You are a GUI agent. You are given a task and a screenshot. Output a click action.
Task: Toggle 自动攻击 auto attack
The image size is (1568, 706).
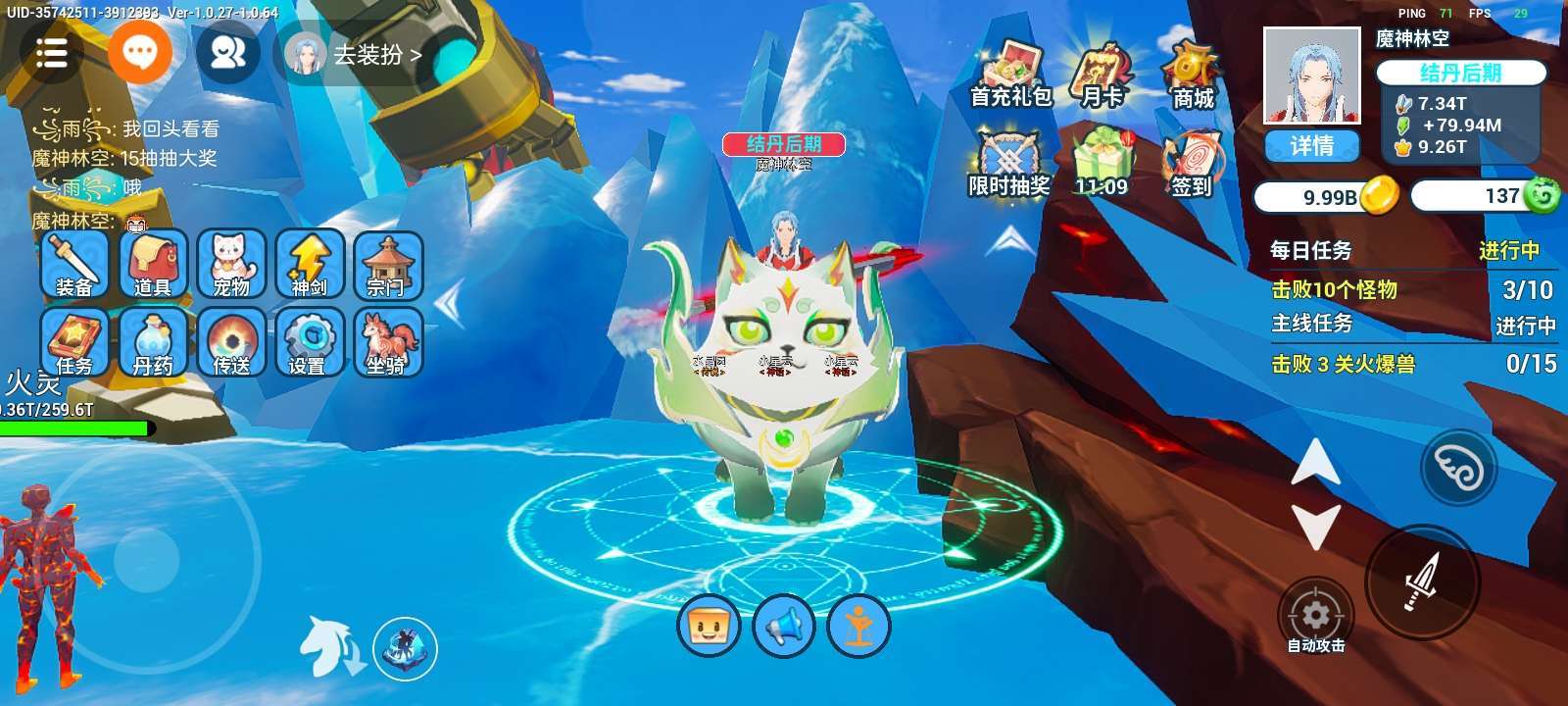(1315, 618)
